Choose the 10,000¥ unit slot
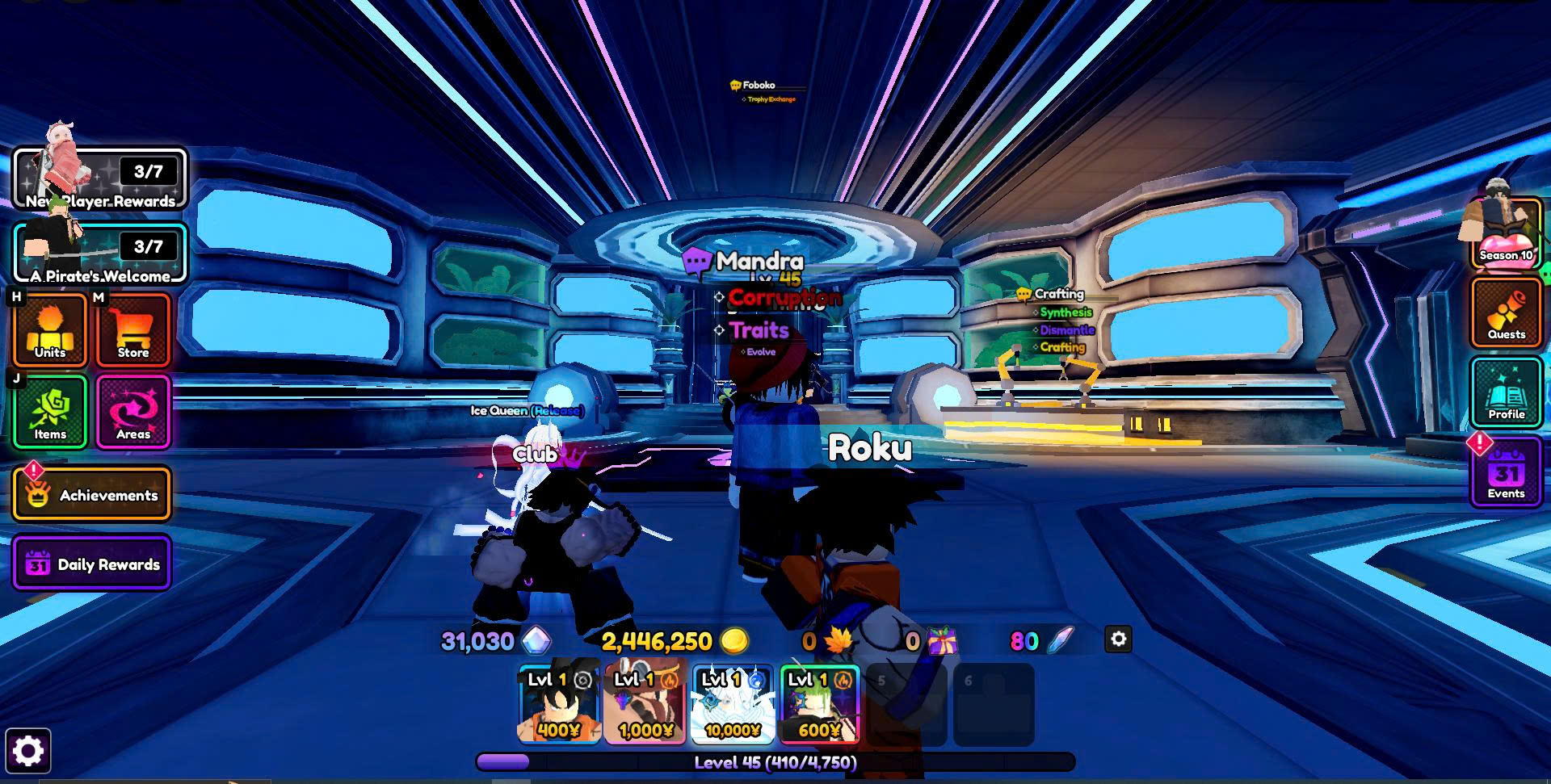The width and height of the screenshot is (1551, 784). point(733,702)
